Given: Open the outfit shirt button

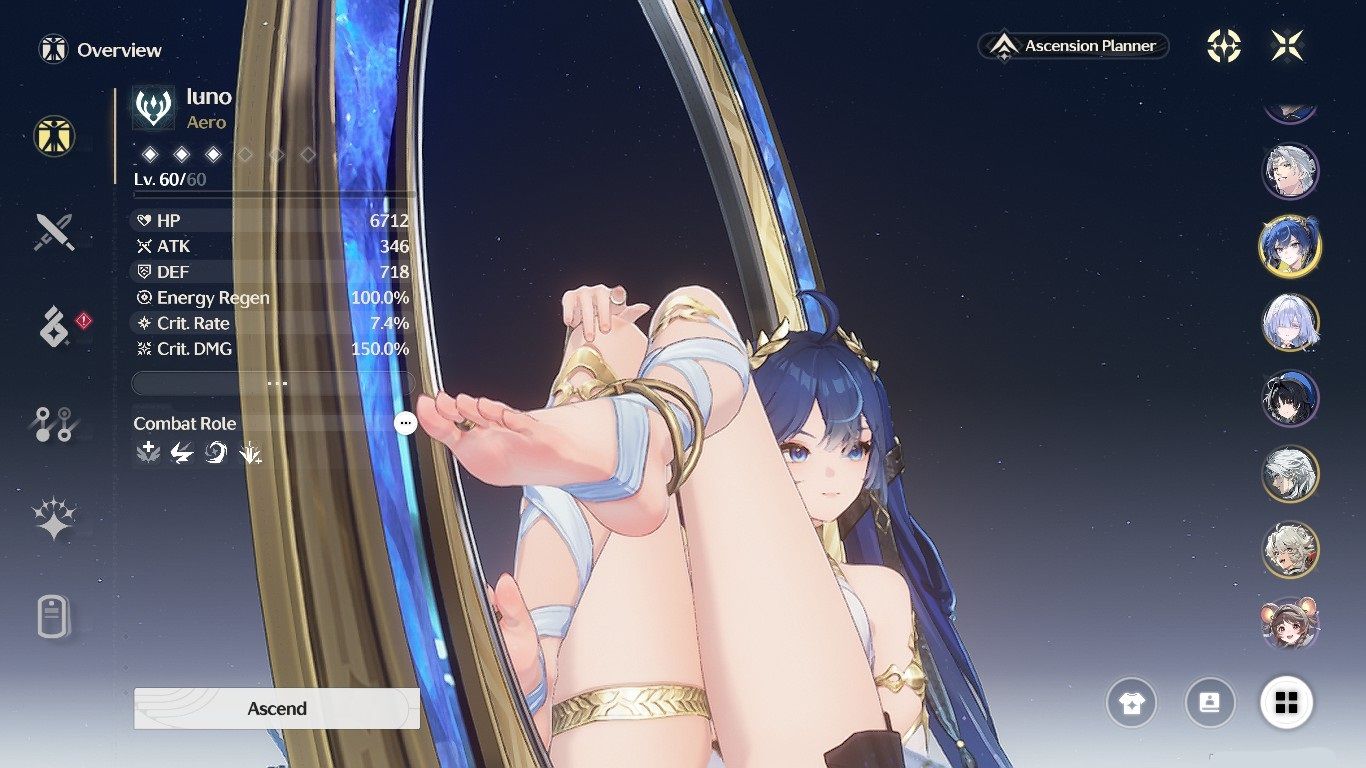Looking at the screenshot, I should (1131, 703).
